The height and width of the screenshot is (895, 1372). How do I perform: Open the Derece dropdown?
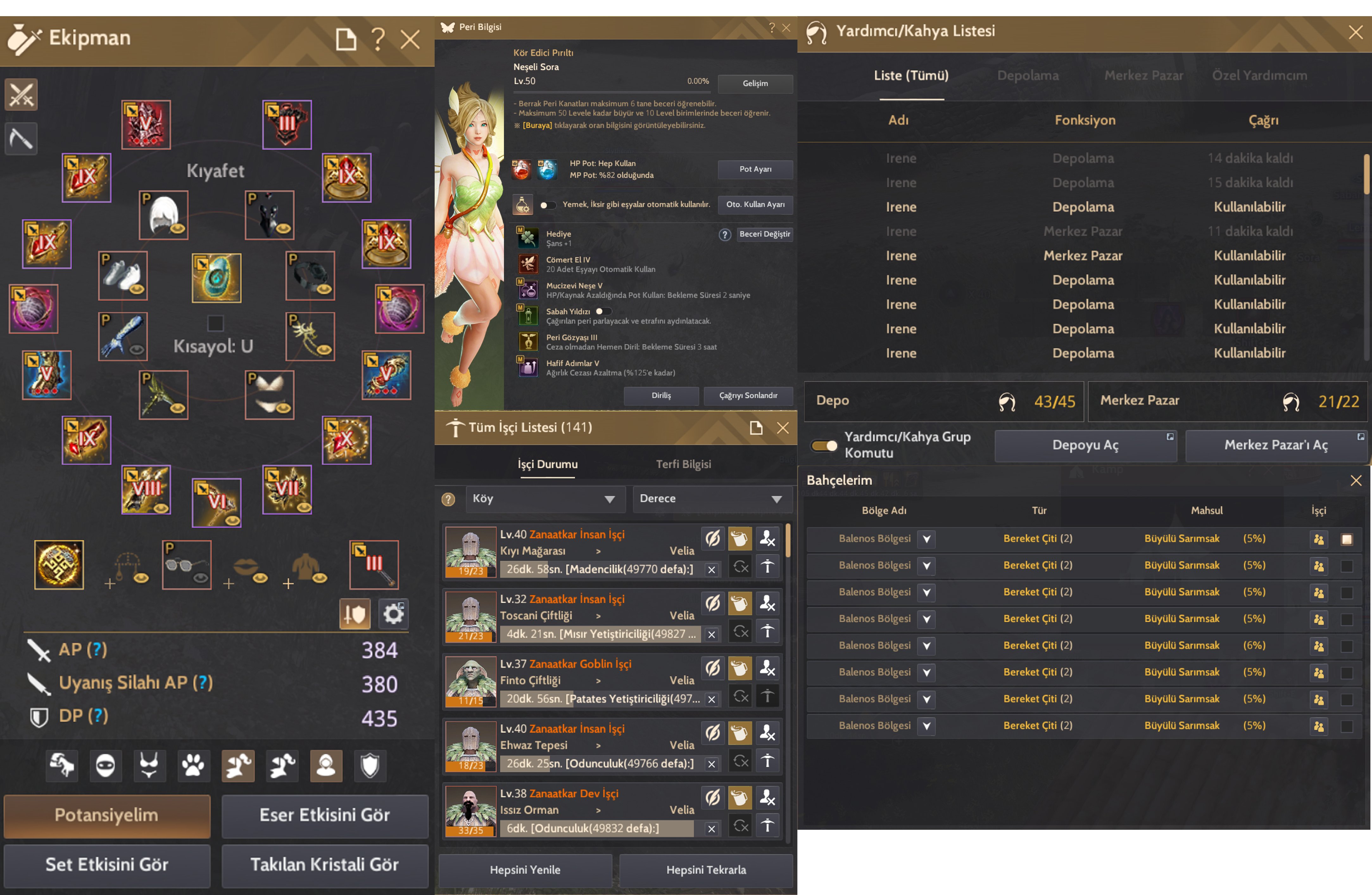712,499
